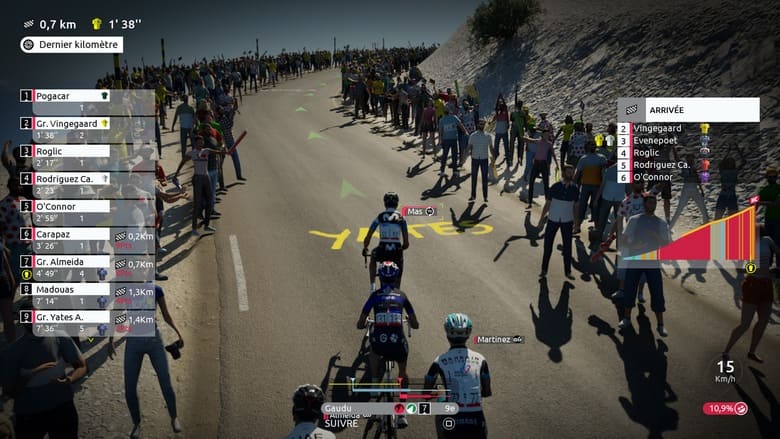Click the Dernier kilomètre objective label
The height and width of the screenshot is (439, 780).
click(72, 45)
